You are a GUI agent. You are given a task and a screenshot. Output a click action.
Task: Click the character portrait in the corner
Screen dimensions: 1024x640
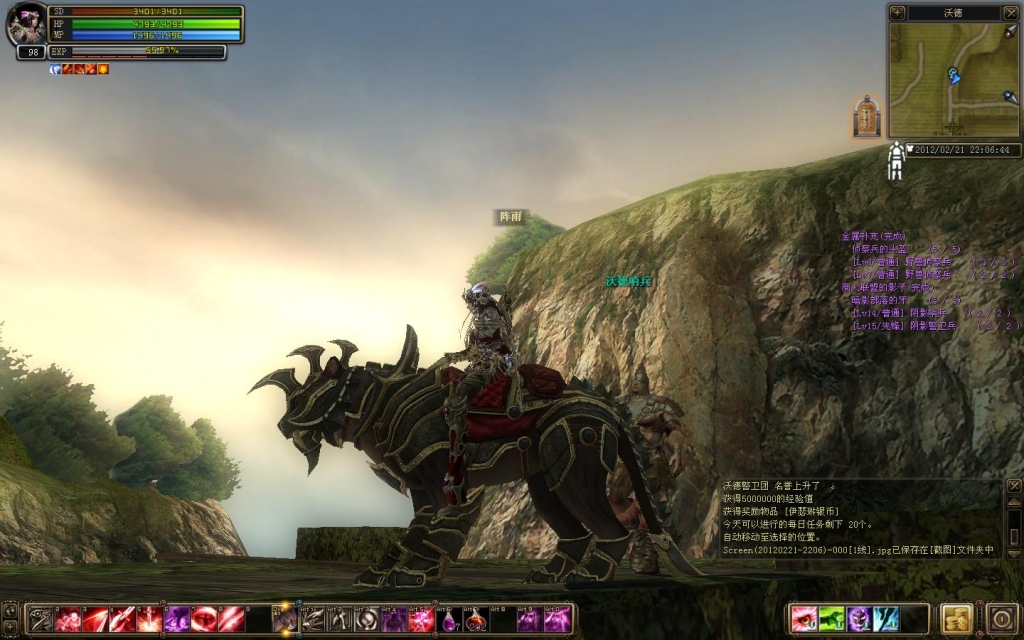[x=27, y=25]
